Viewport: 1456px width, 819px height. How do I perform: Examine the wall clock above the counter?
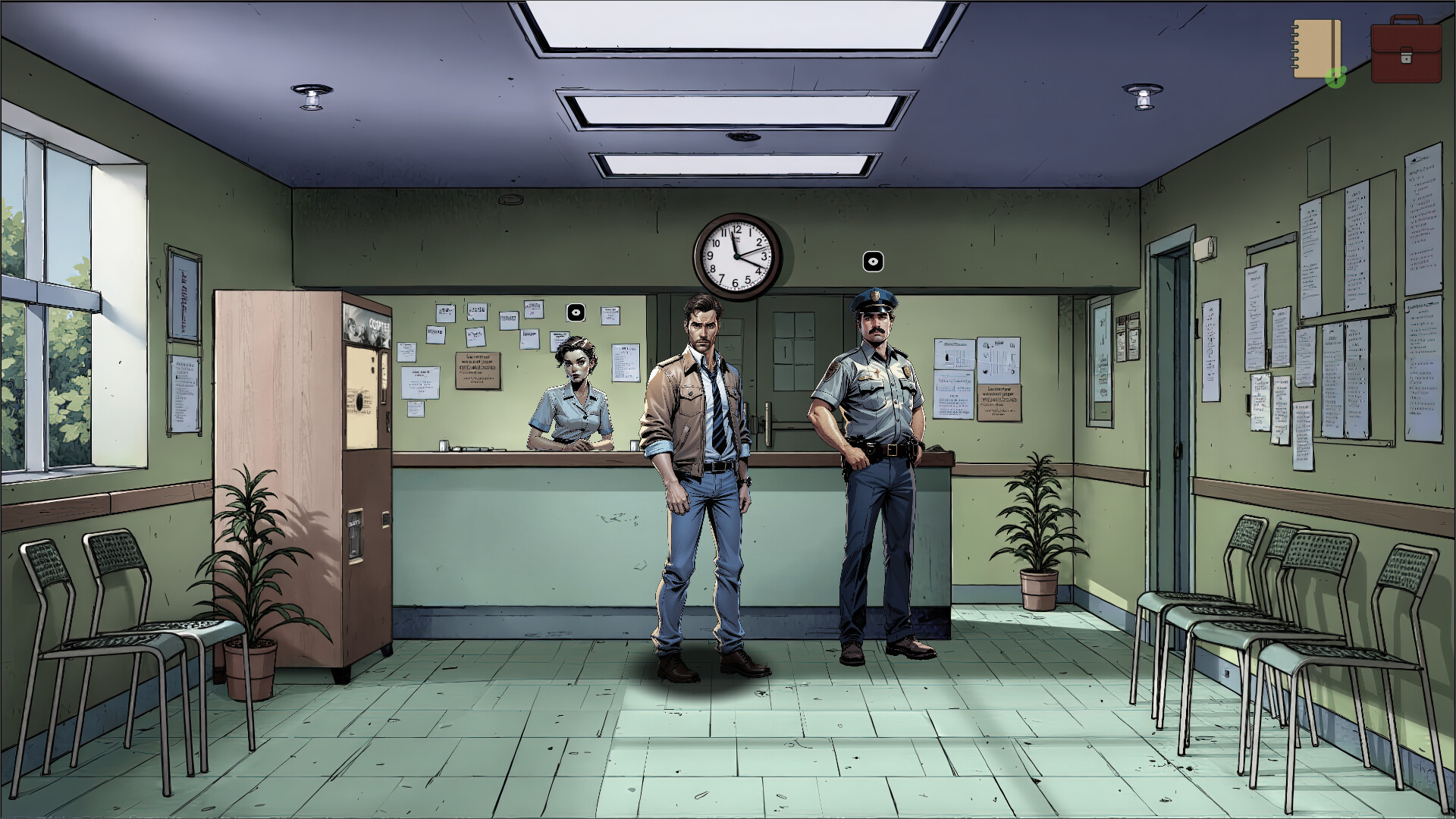[x=738, y=256]
